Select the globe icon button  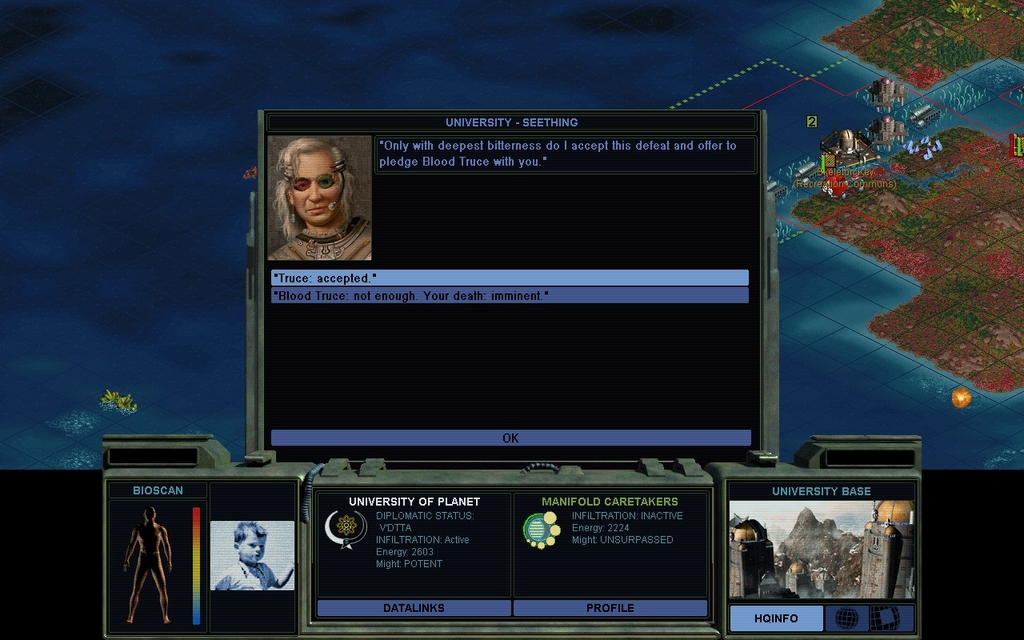click(846, 619)
